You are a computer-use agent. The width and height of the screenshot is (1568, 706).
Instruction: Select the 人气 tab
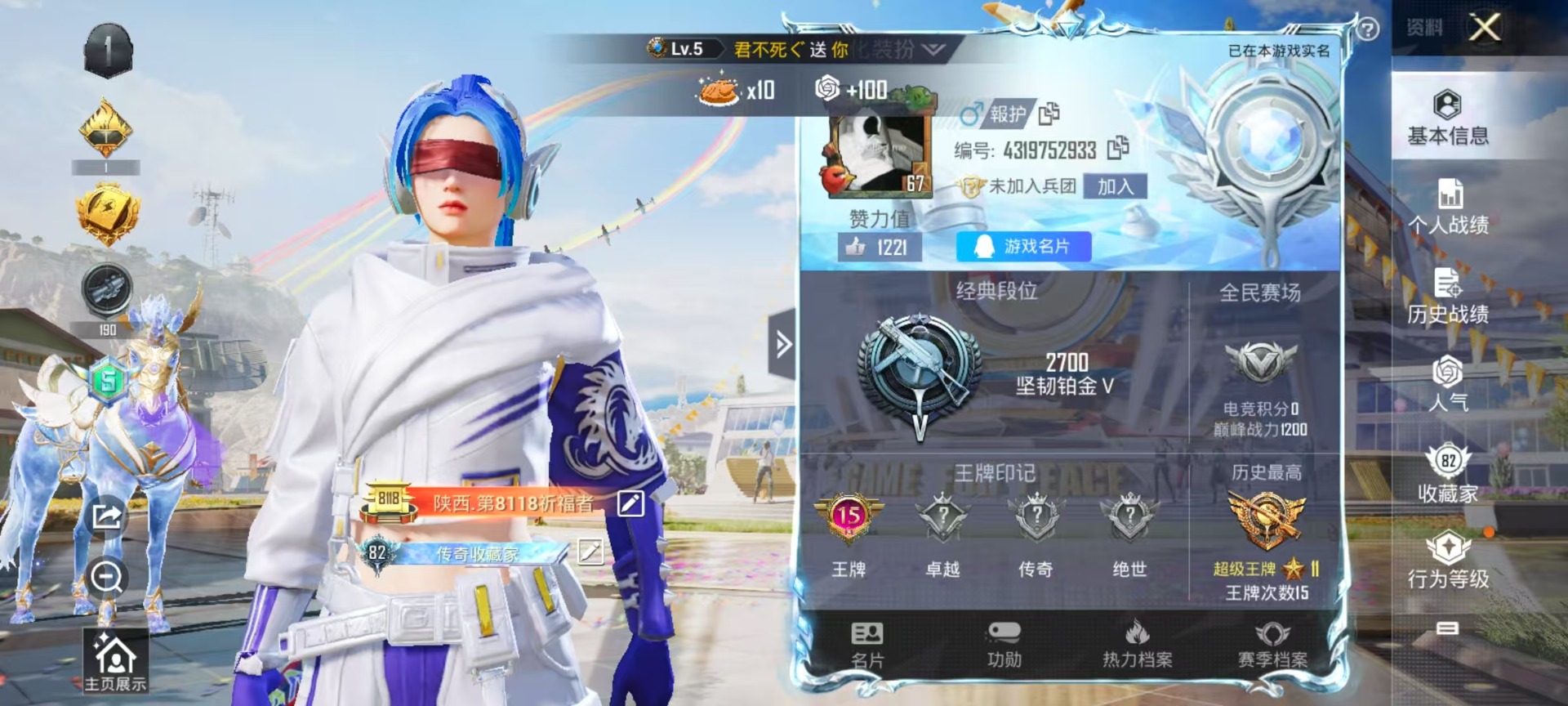point(1448,384)
